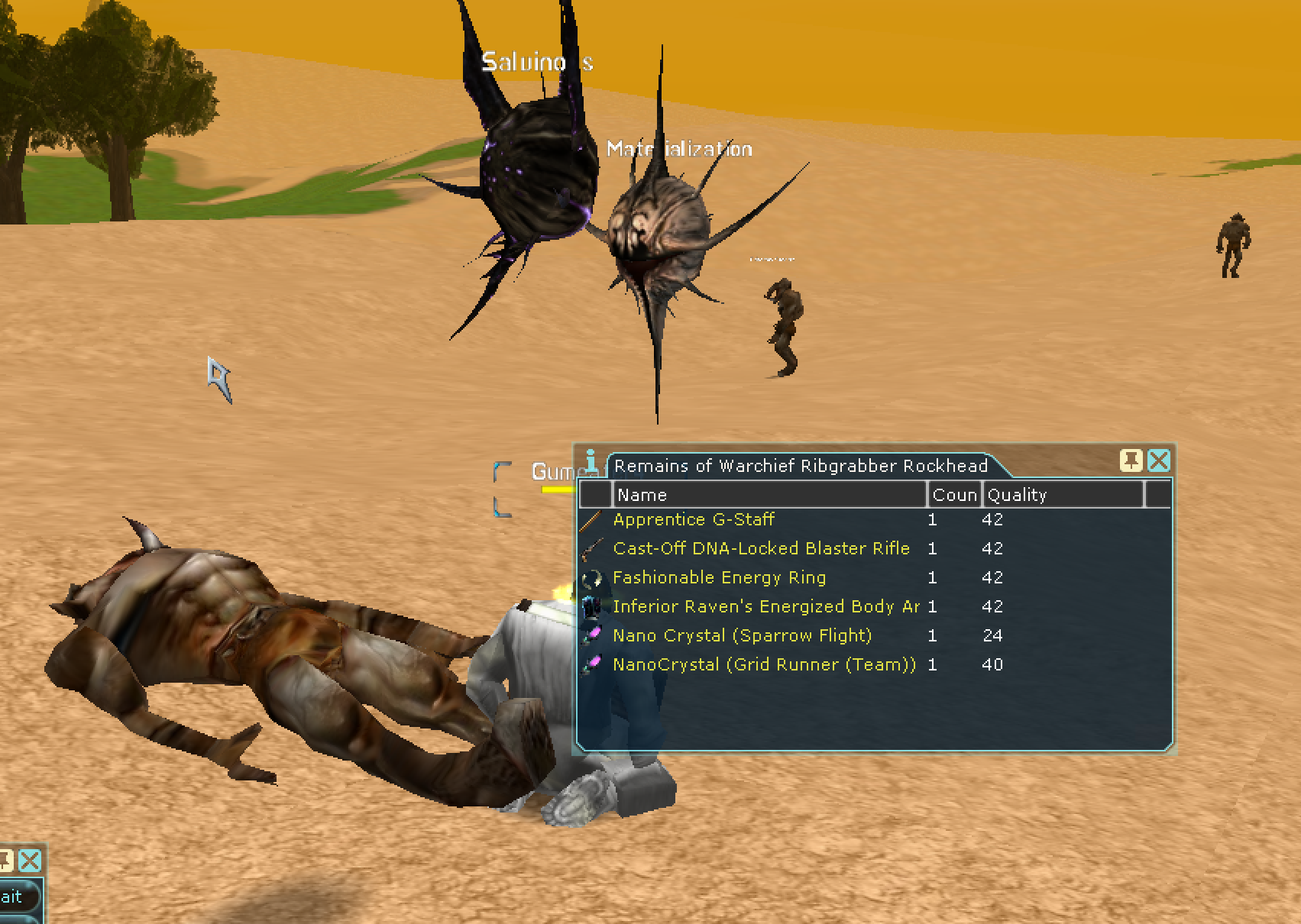
Task: Pin the Remains of Warchief loot window
Action: click(x=1131, y=460)
